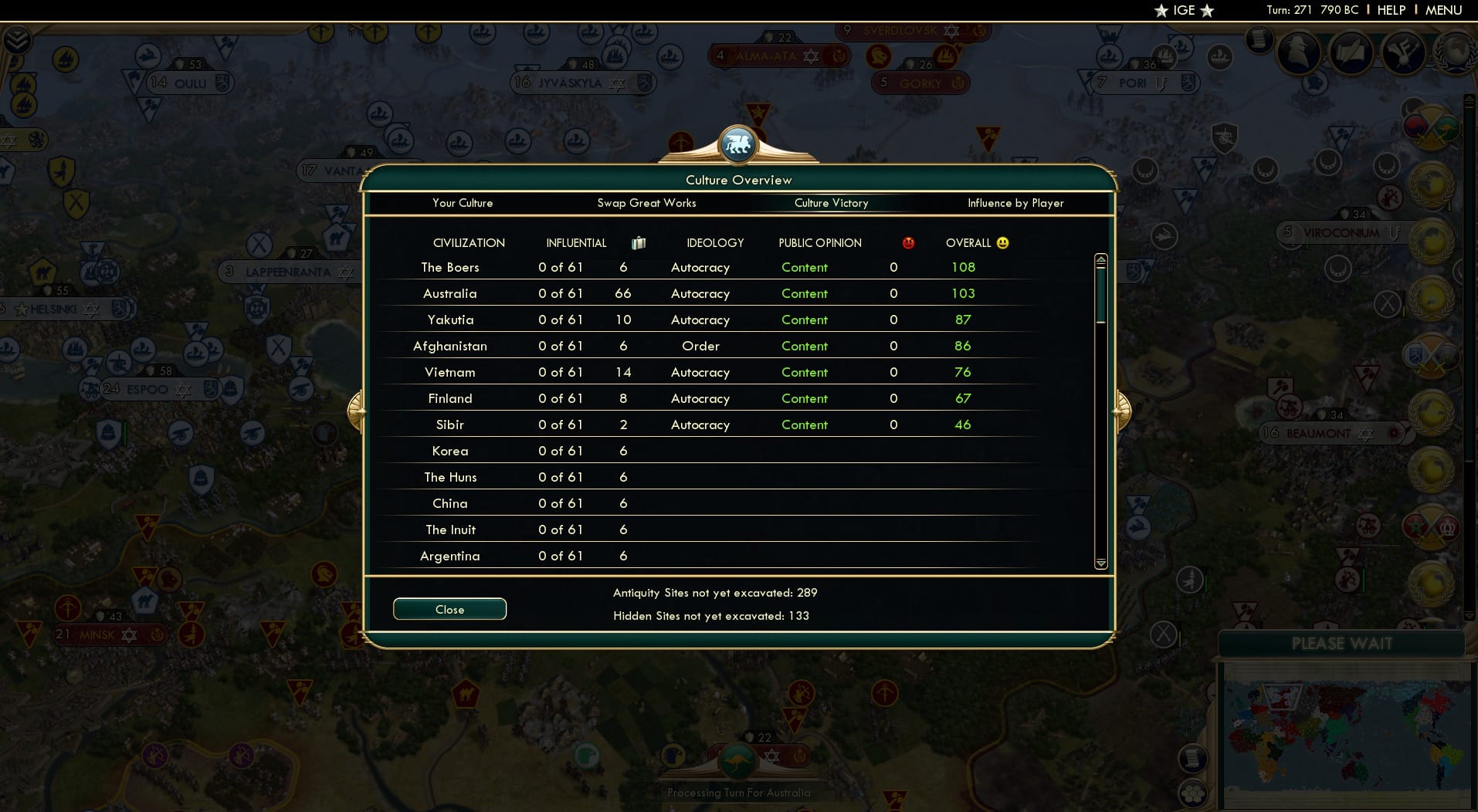Open the Espionage overview spy icon

tap(1297, 54)
